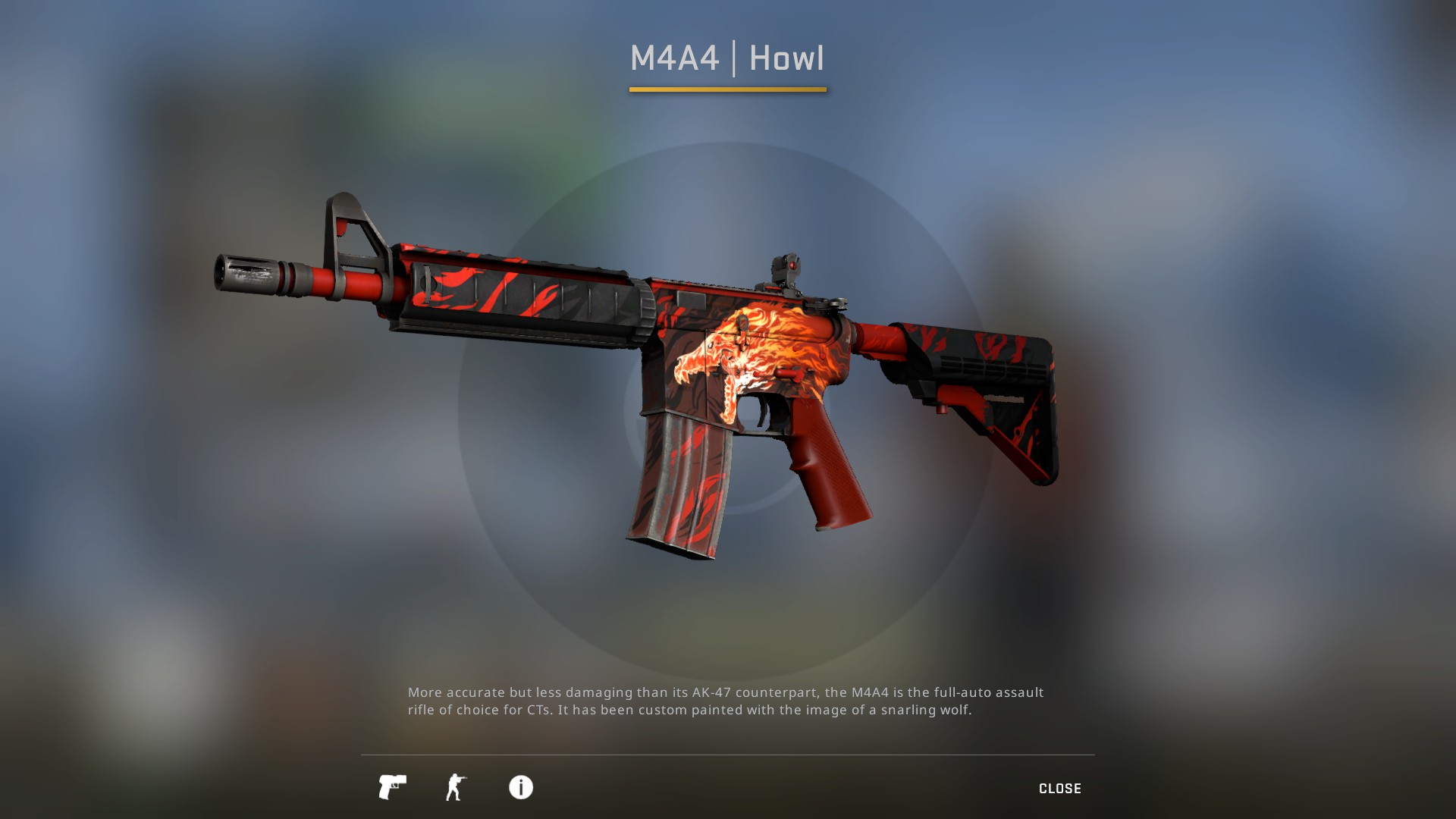Click the separator line above the bottom icons
The image size is (1456, 819).
click(x=728, y=755)
